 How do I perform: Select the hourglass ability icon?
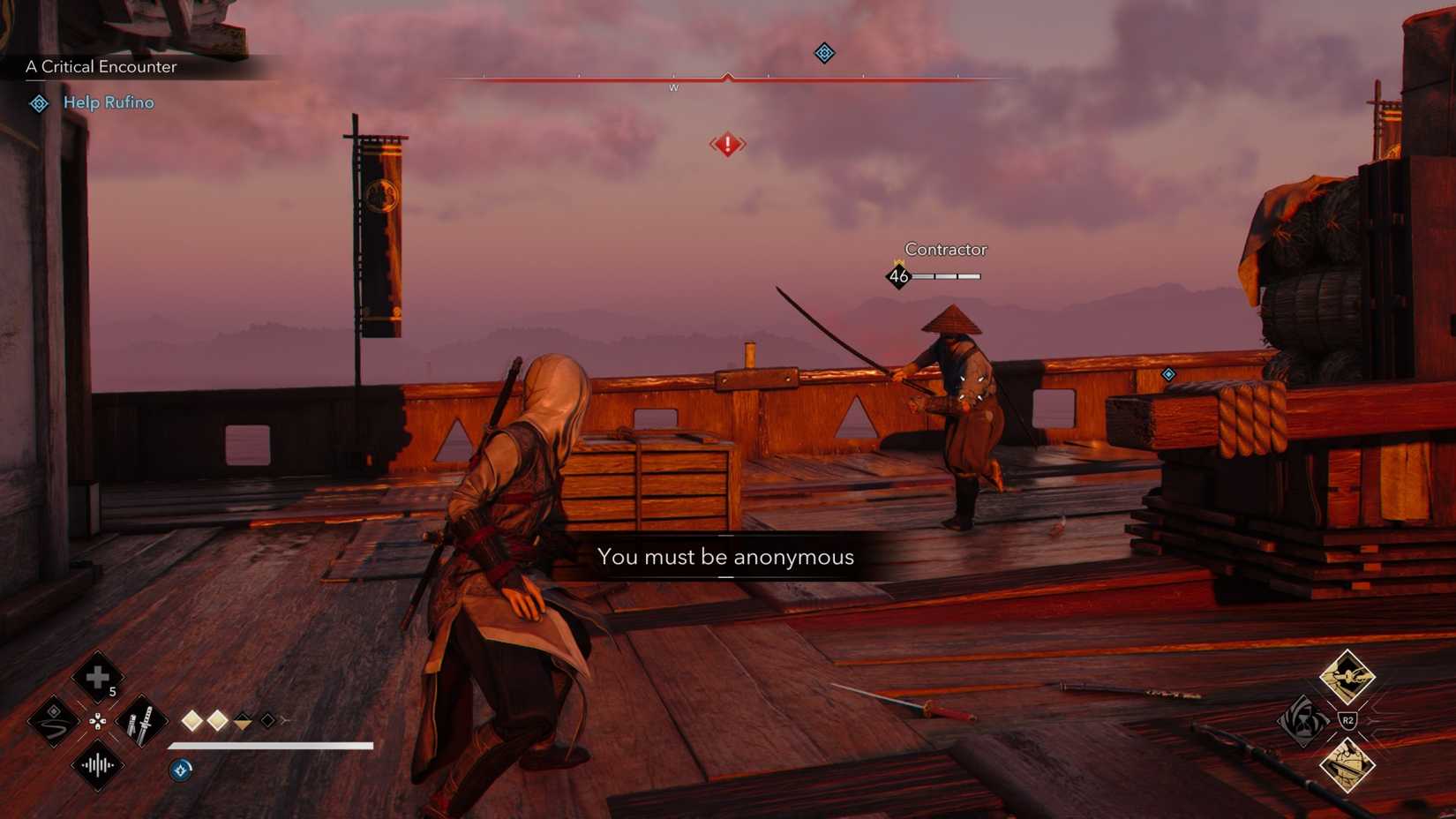pos(1304,721)
